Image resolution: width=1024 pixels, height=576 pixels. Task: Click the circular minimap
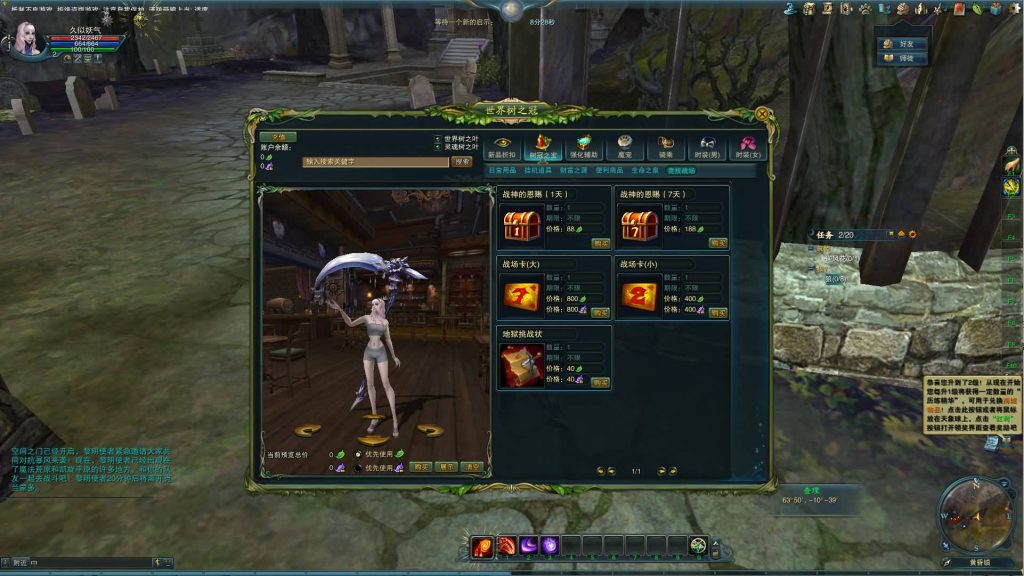point(975,515)
